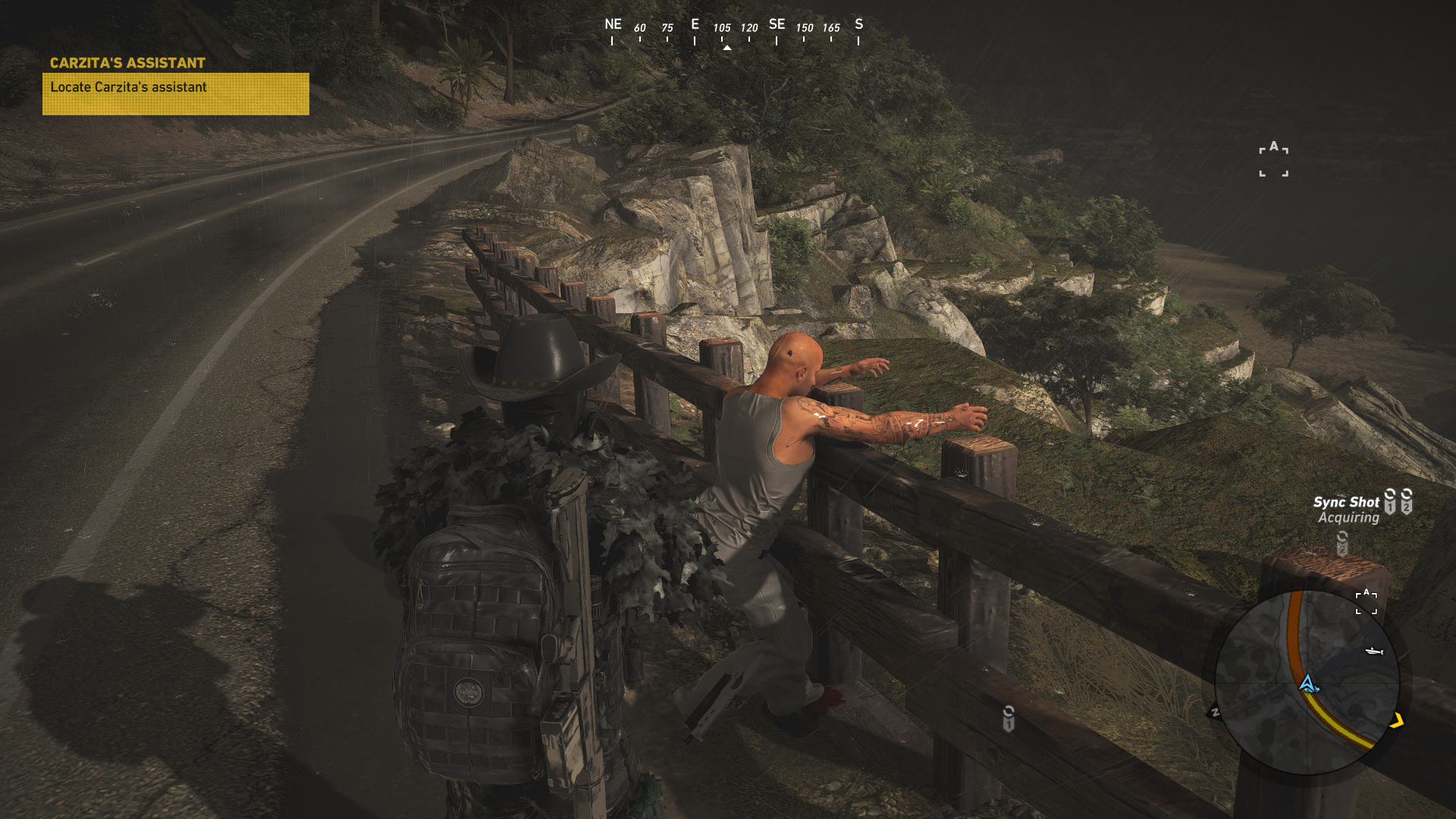Click the blue player arrow on the minimap
Screen dimensions: 1456x819
(x=1308, y=684)
